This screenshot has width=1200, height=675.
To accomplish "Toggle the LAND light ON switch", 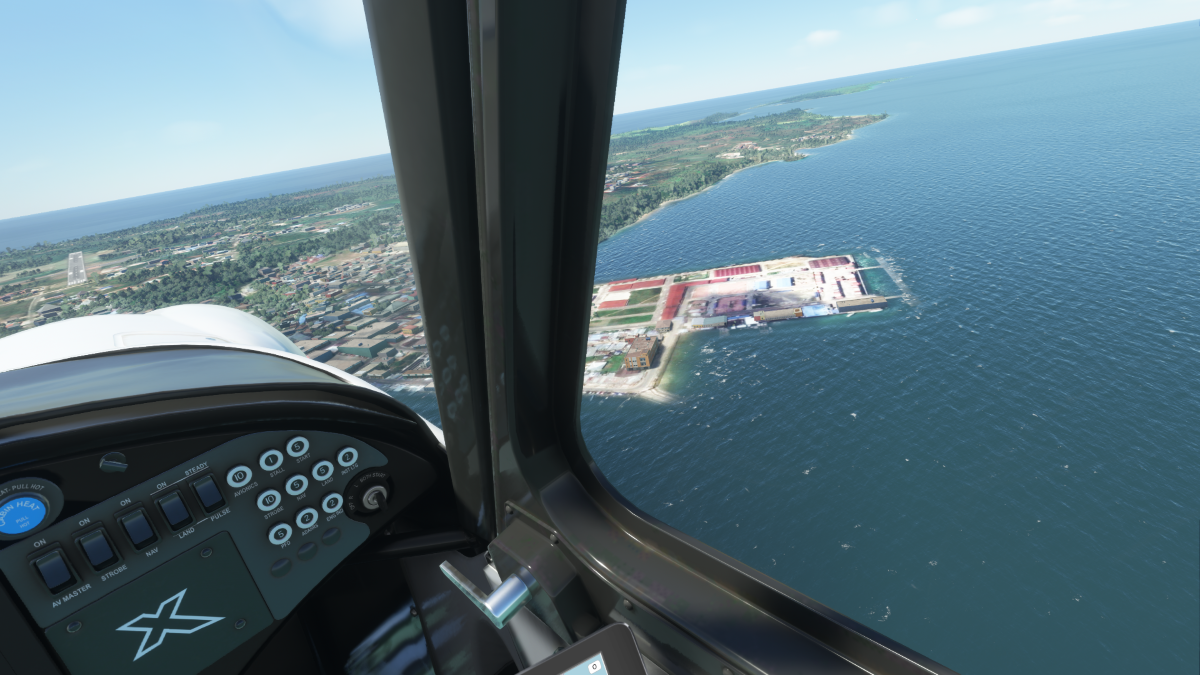I will (x=175, y=510).
